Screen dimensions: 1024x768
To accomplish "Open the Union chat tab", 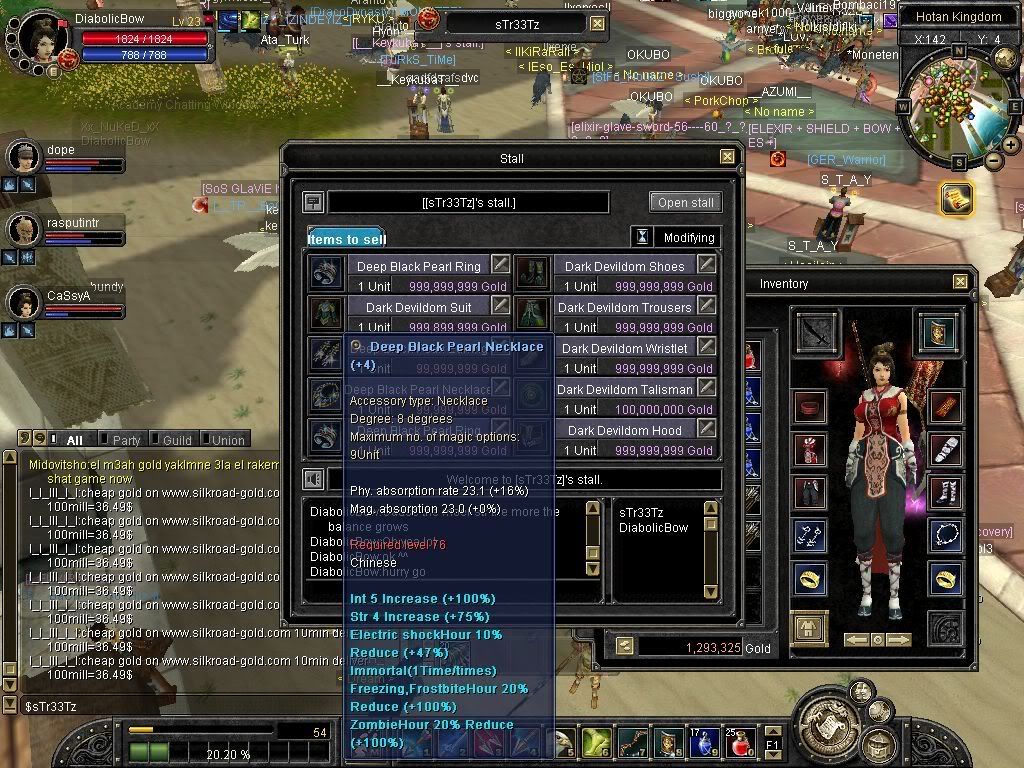I will (227, 439).
